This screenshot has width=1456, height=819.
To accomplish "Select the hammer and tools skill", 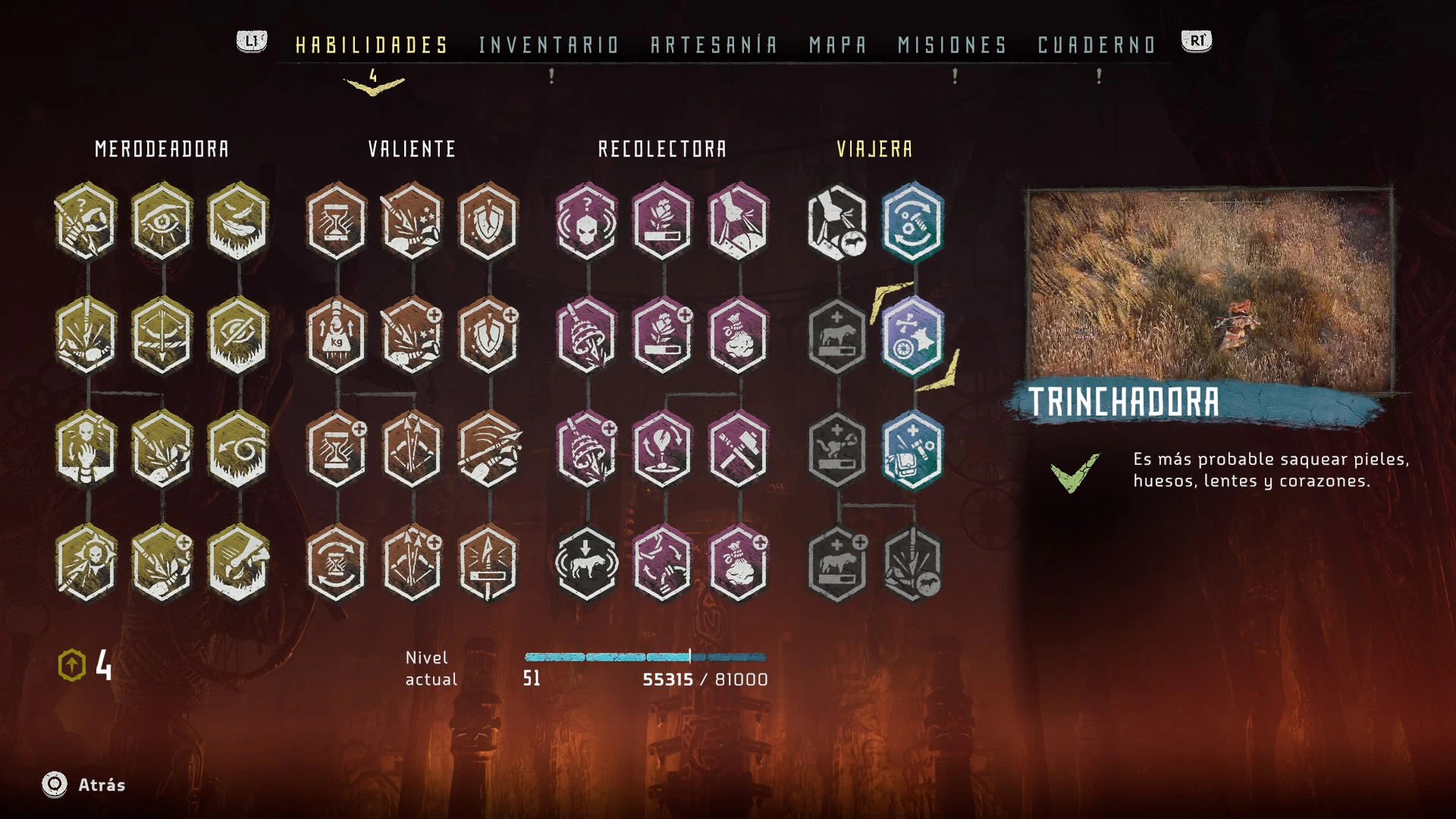I will pyautogui.click(x=739, y=450).
